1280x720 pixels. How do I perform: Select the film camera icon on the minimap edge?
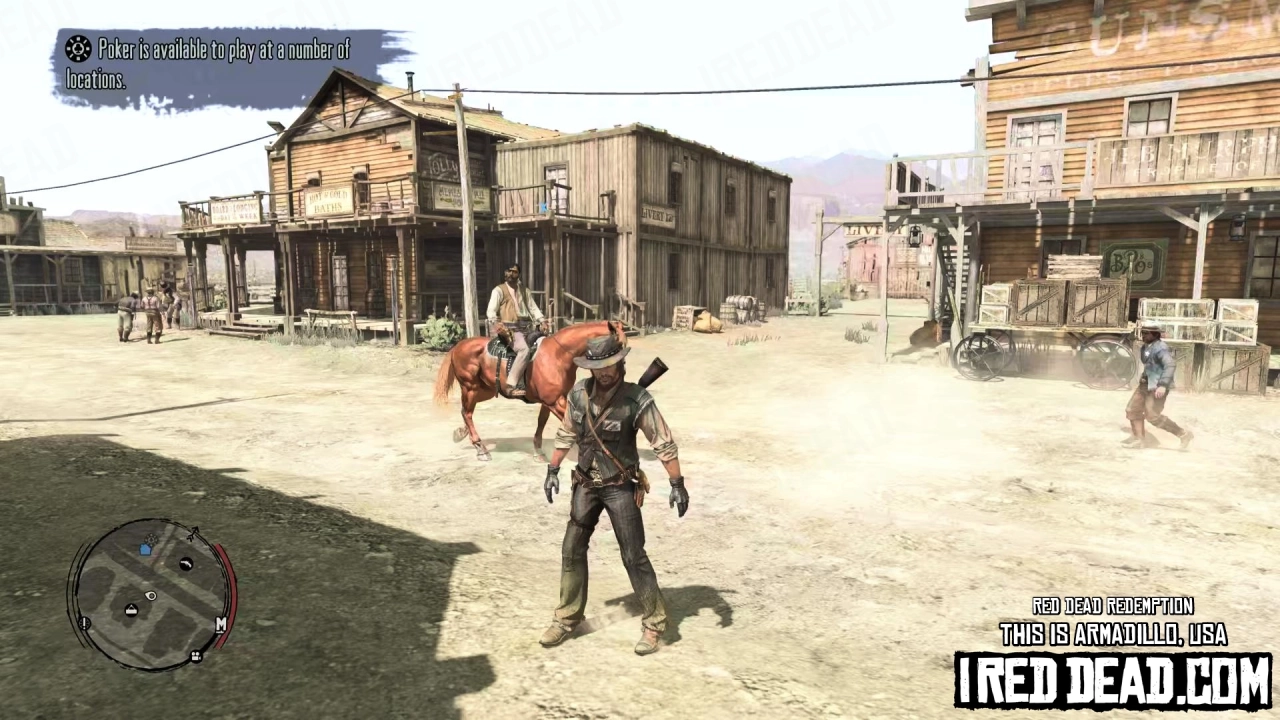click(196, 656)
